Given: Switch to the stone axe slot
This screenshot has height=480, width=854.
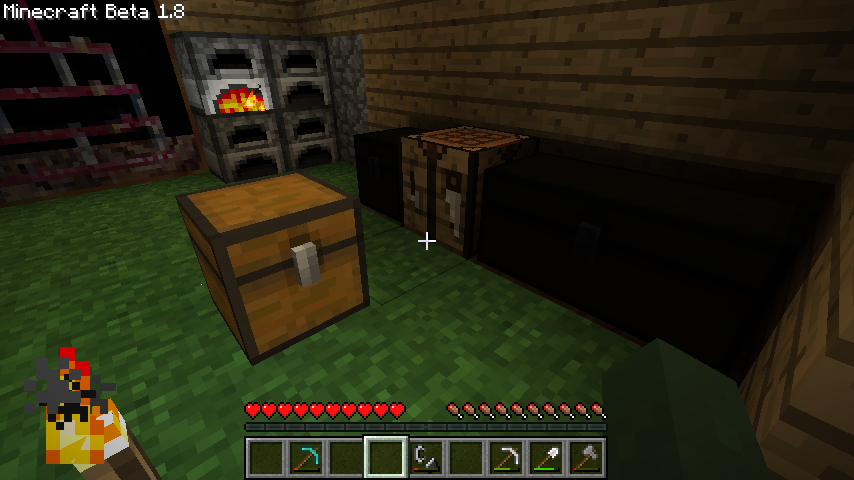Looking at the screenshot, I should pos(586,459).
